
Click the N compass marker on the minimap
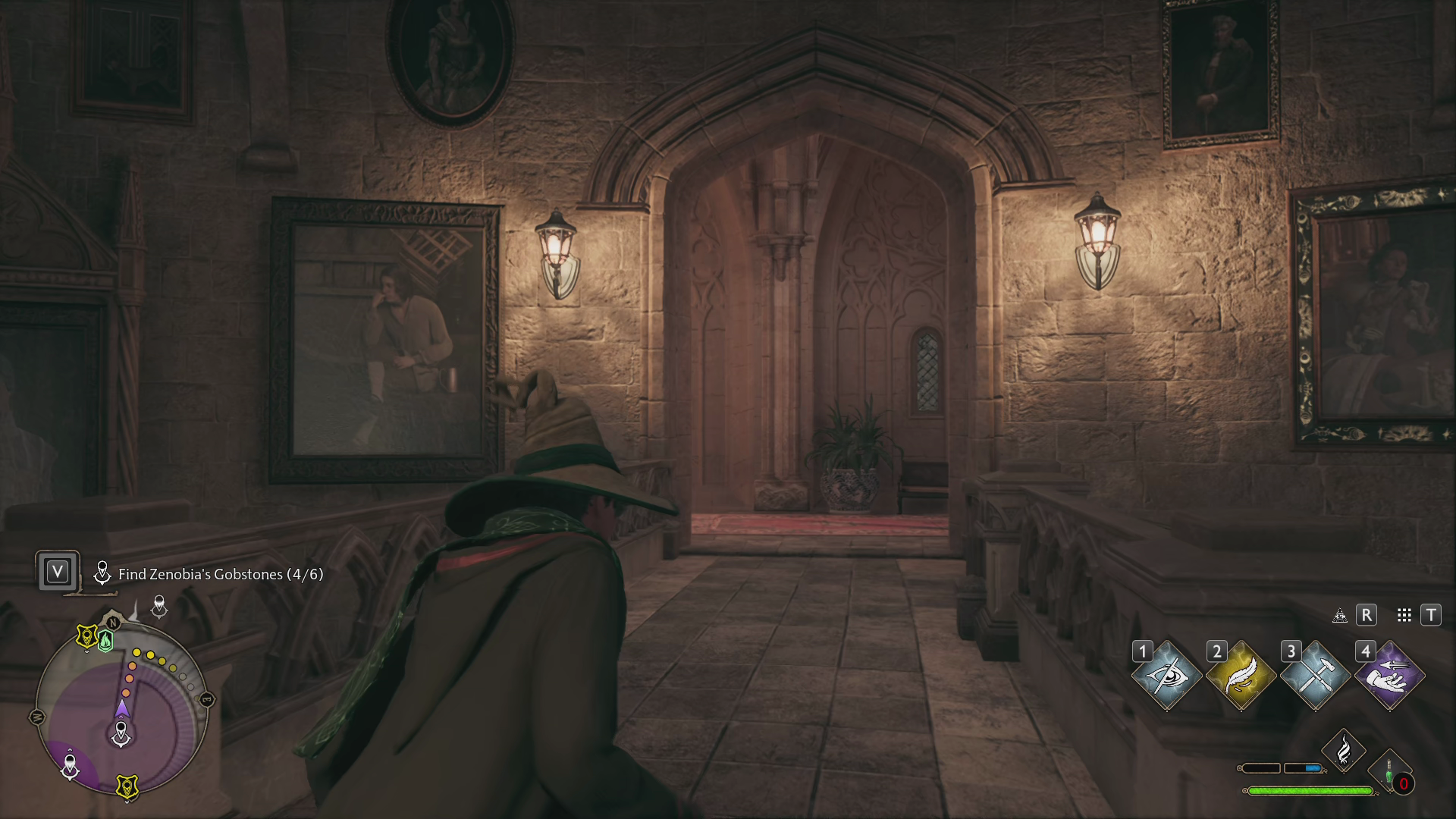click(112, 623)
